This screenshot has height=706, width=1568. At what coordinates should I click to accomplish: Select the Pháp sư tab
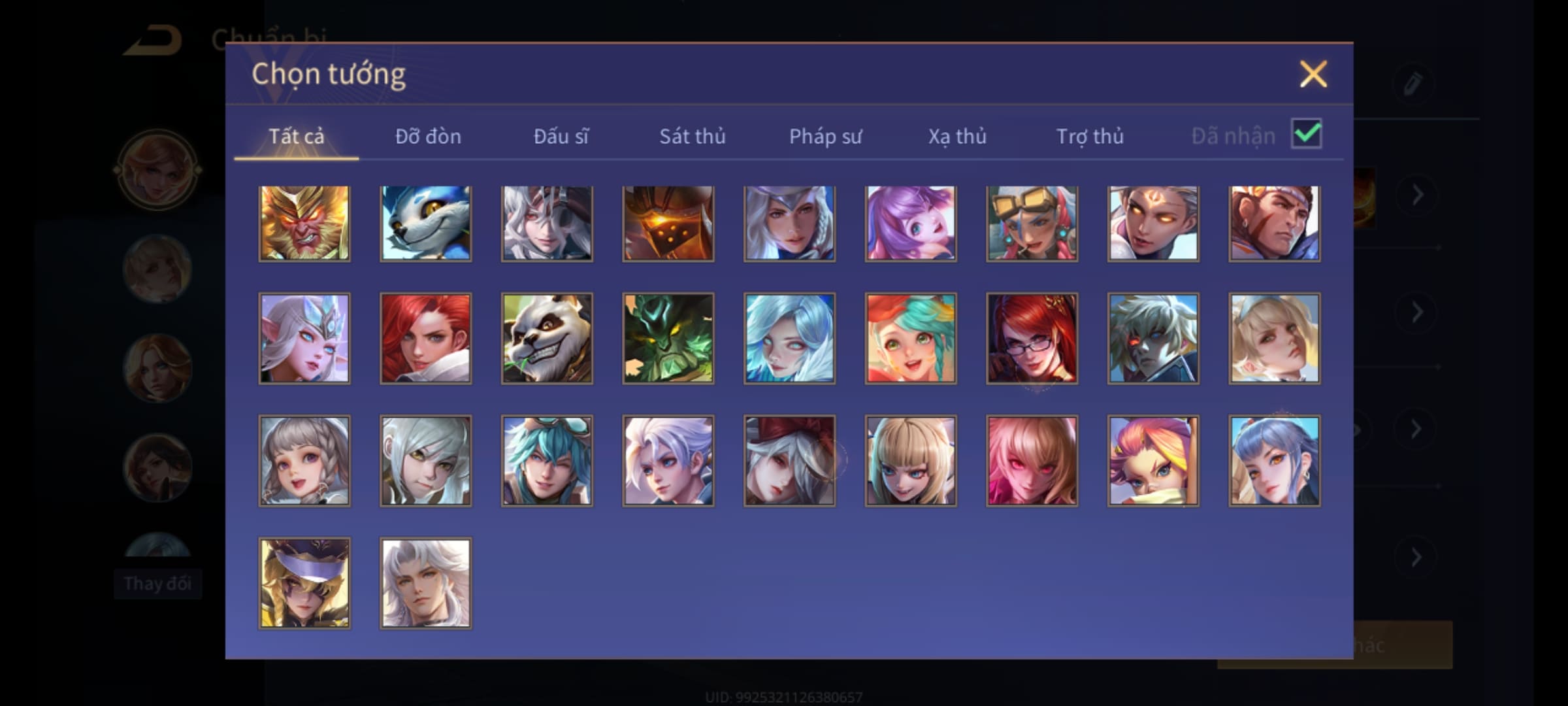coord(825,136)
